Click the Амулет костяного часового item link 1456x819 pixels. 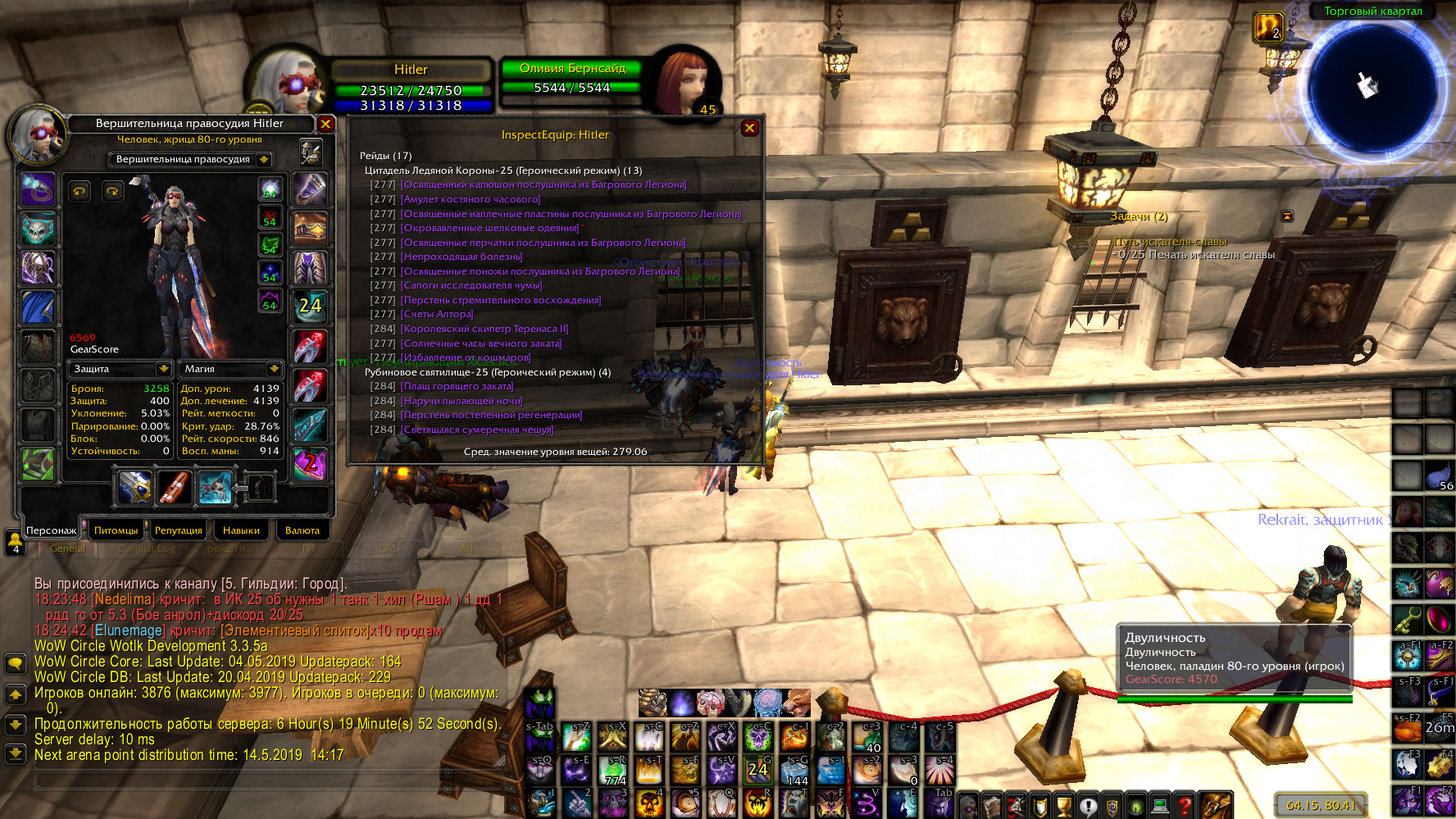(x=471, y=199)
